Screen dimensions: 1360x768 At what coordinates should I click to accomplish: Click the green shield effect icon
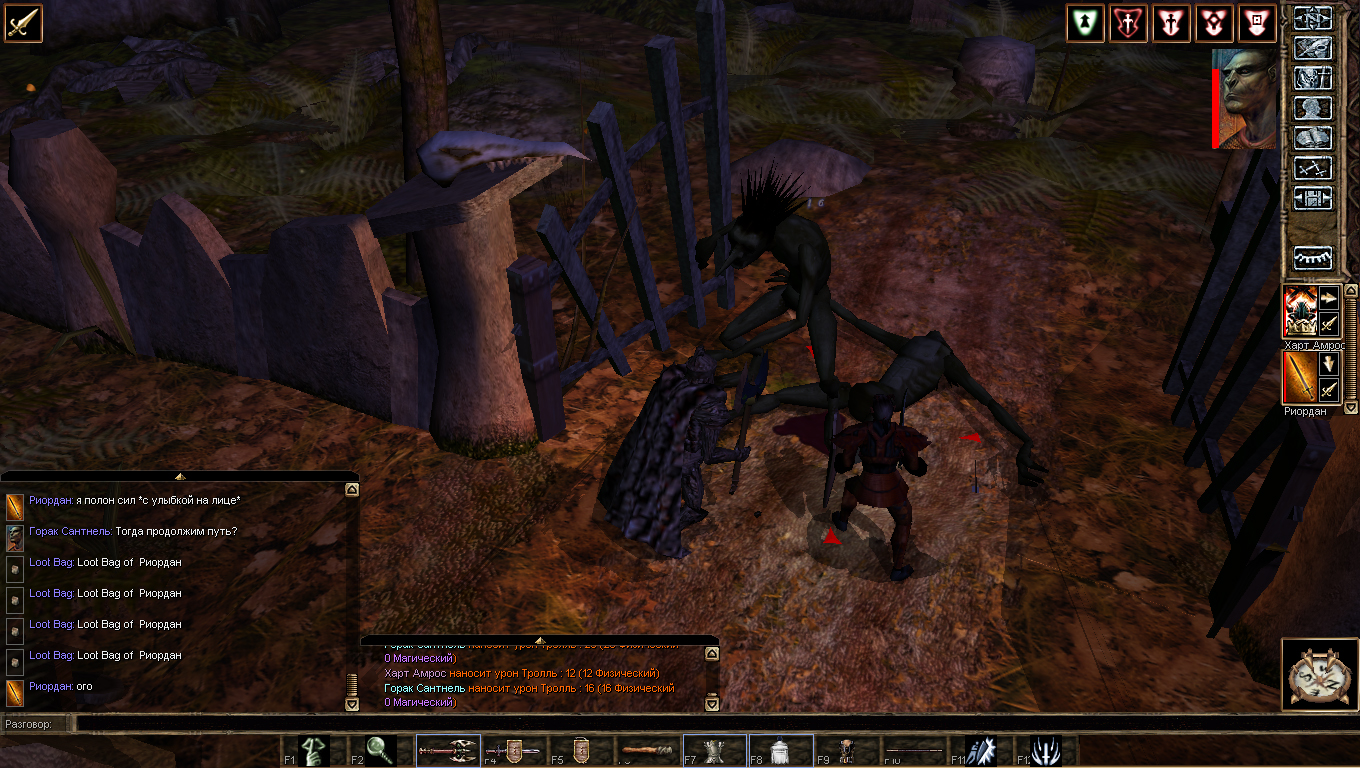(1085, 23)
